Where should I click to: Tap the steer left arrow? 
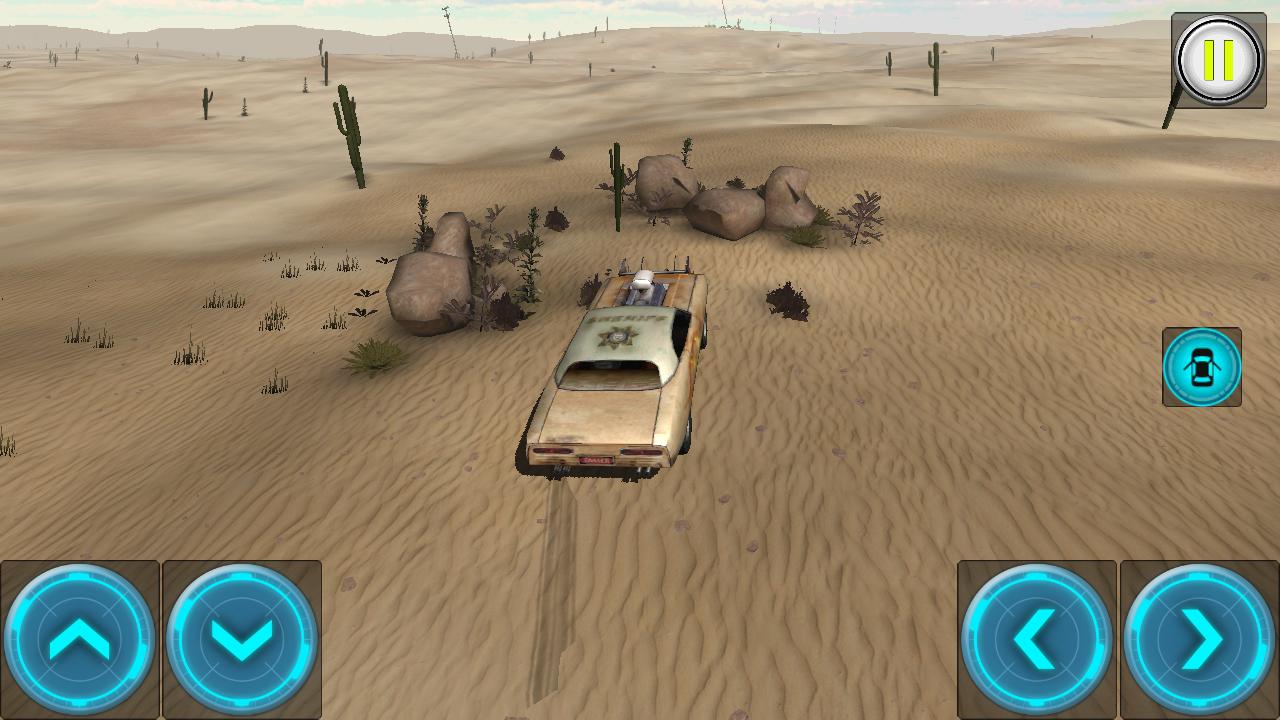click(1037, 636)
